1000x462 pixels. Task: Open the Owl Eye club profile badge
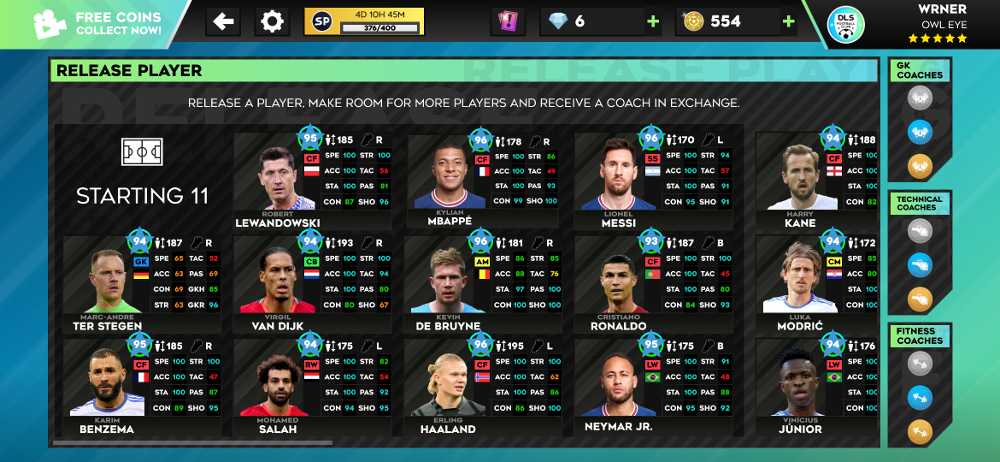click(x=846, y=24)
